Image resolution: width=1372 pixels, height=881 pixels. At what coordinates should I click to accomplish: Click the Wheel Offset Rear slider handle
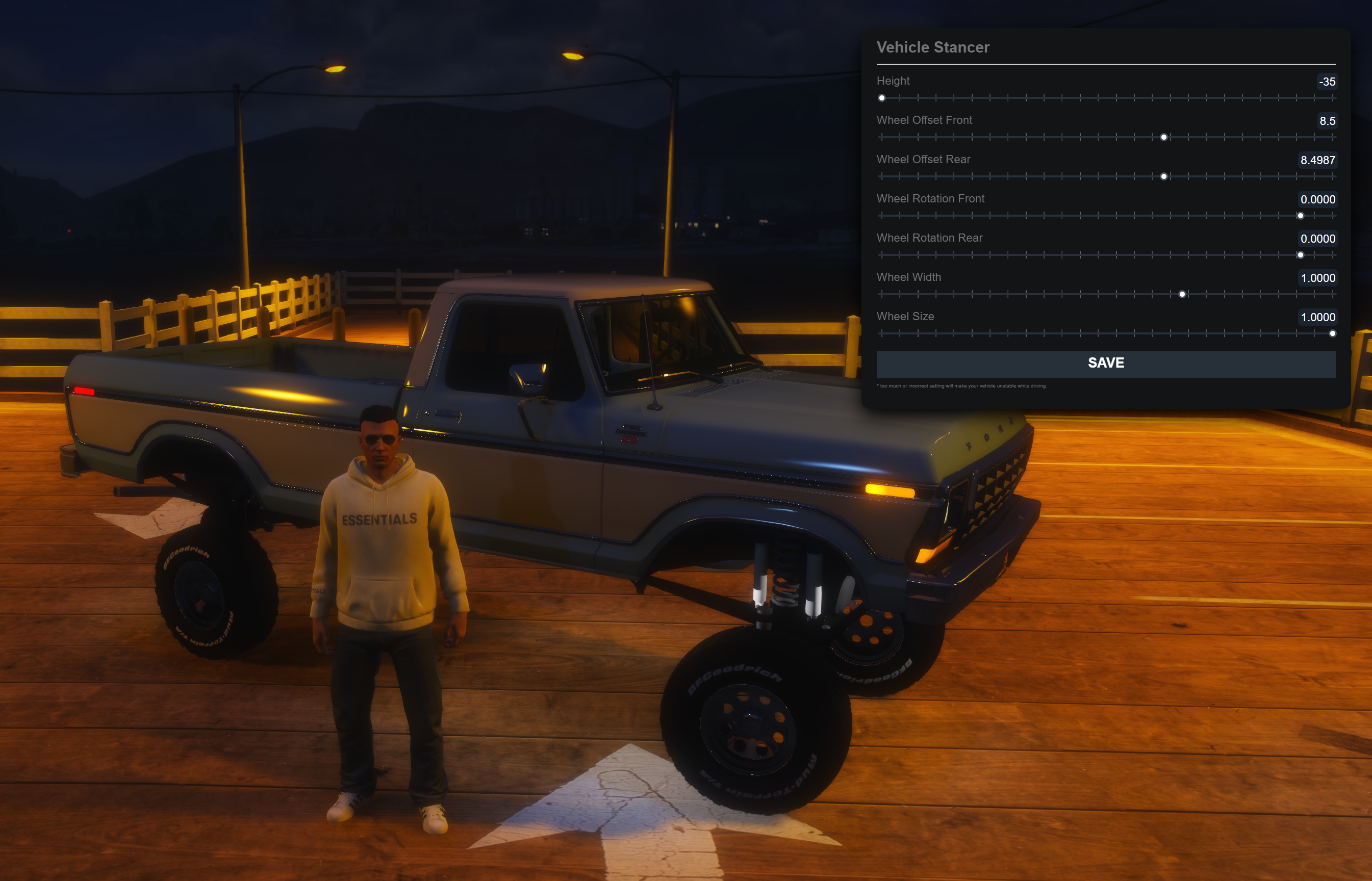pos(1163,177)
